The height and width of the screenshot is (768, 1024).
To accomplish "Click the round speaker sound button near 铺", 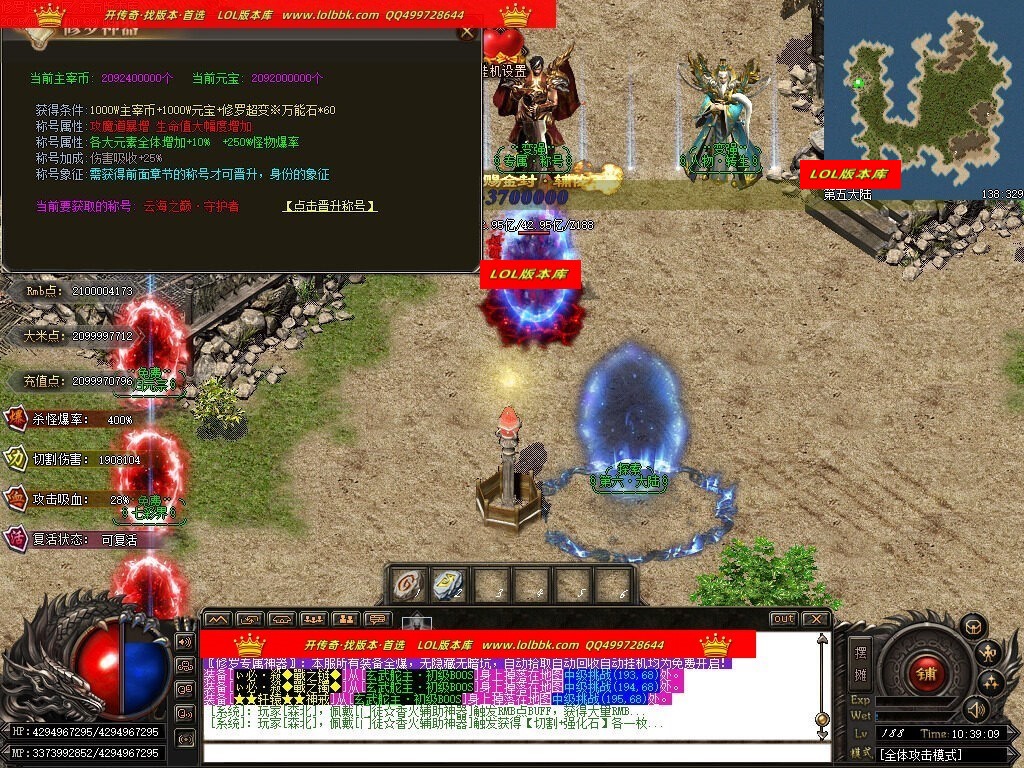I will (974, 708).
